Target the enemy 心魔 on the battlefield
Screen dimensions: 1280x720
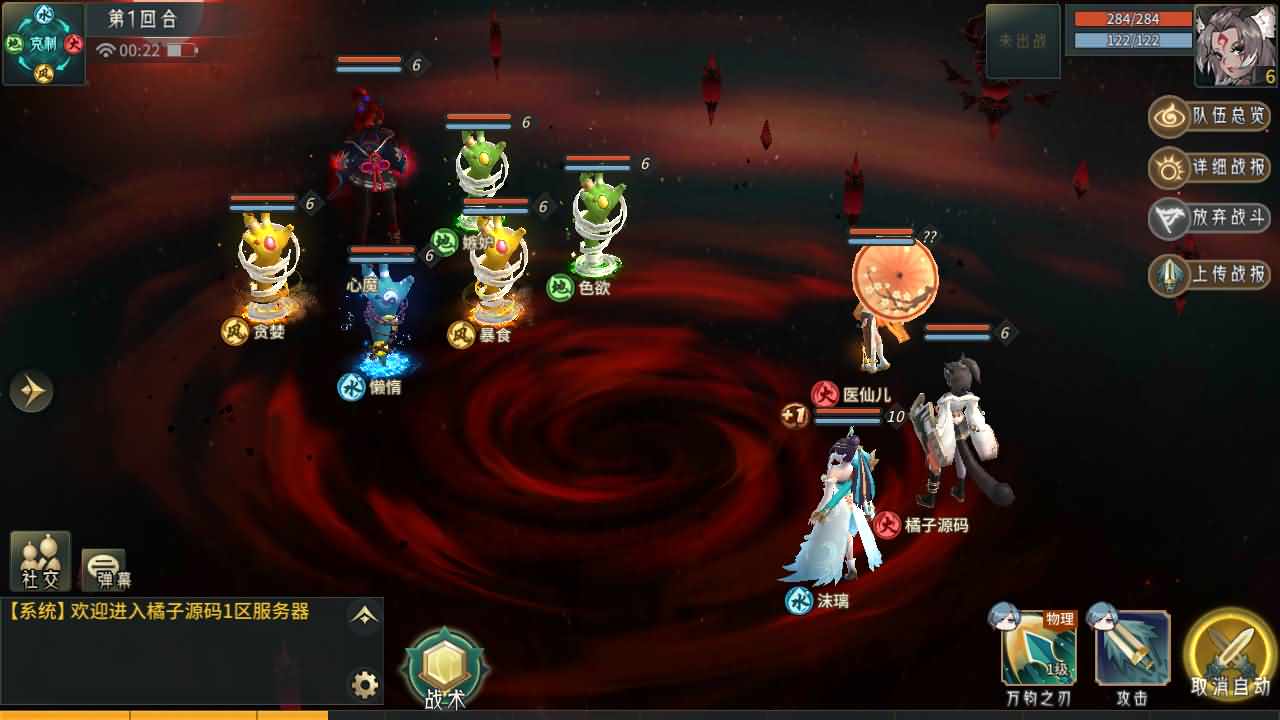(x=383, y=300)
